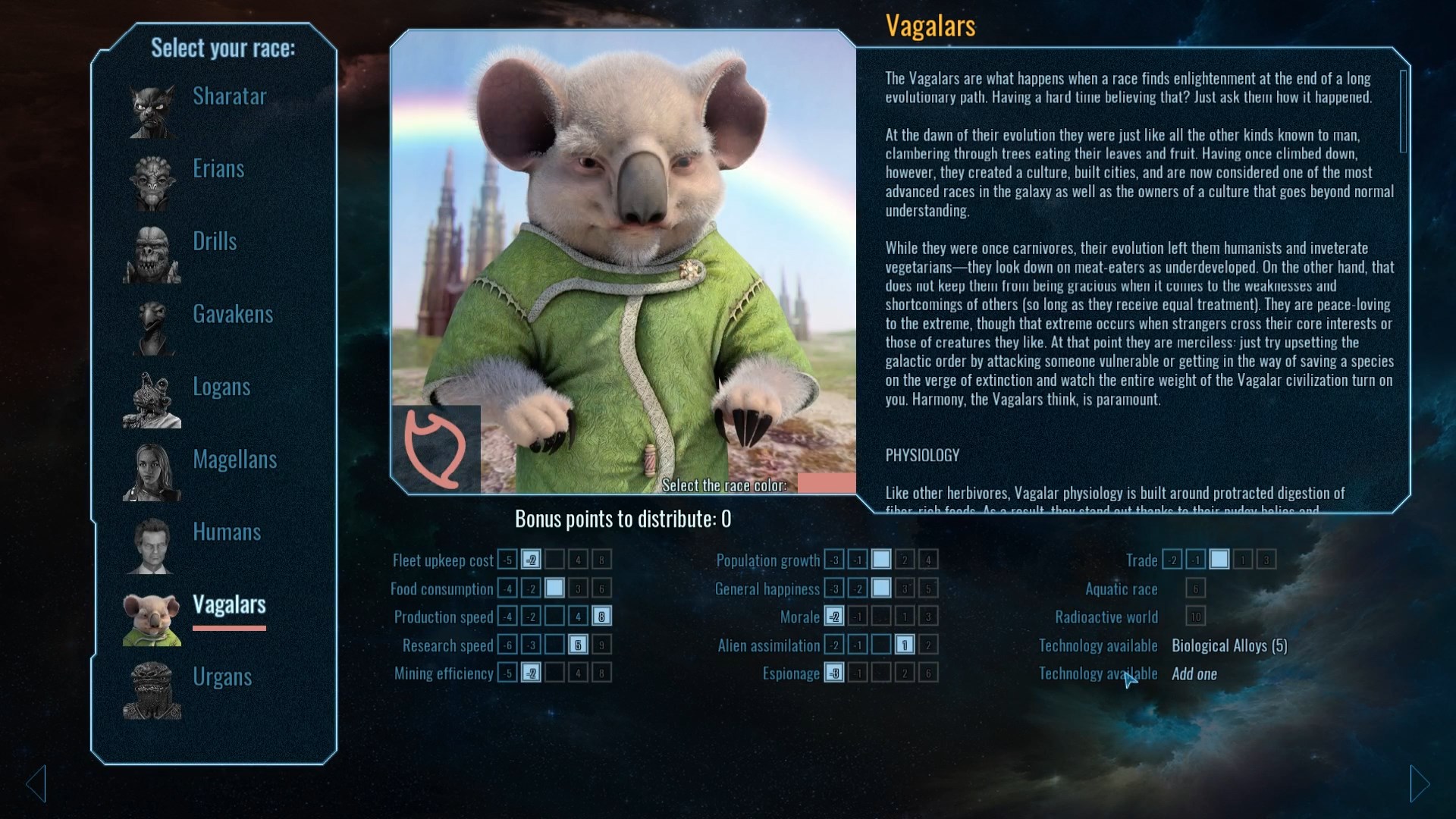Select the Gavakens race
The image size is (1456, 819).
pyautogui.click(x=232, y=314)
